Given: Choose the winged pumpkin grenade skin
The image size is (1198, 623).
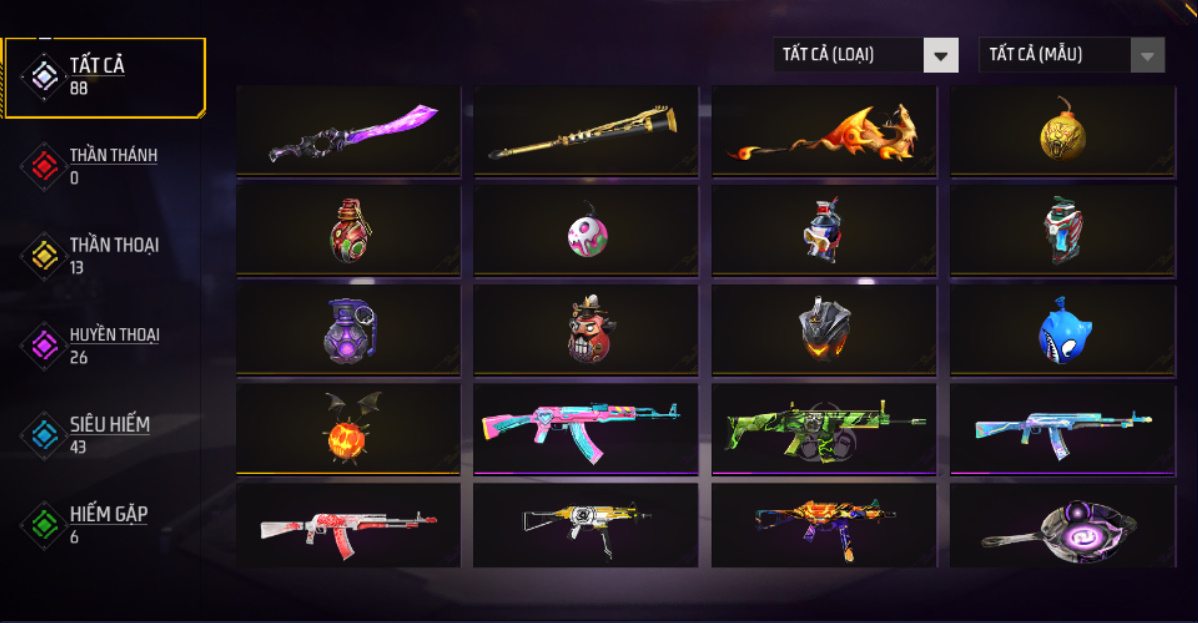Looking at the screenshot, I should (349, 429).
